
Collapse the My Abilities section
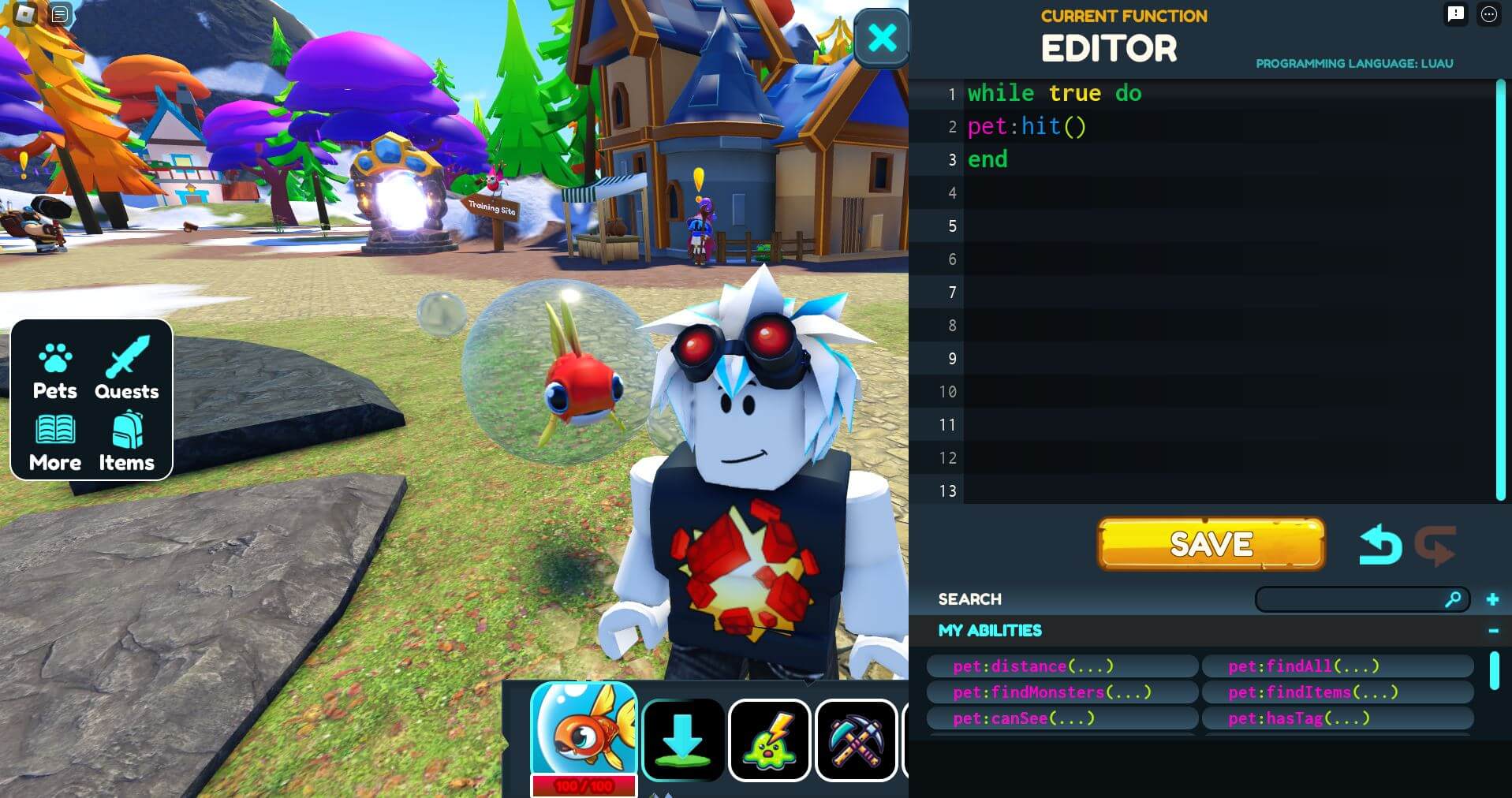point(1493,630)
